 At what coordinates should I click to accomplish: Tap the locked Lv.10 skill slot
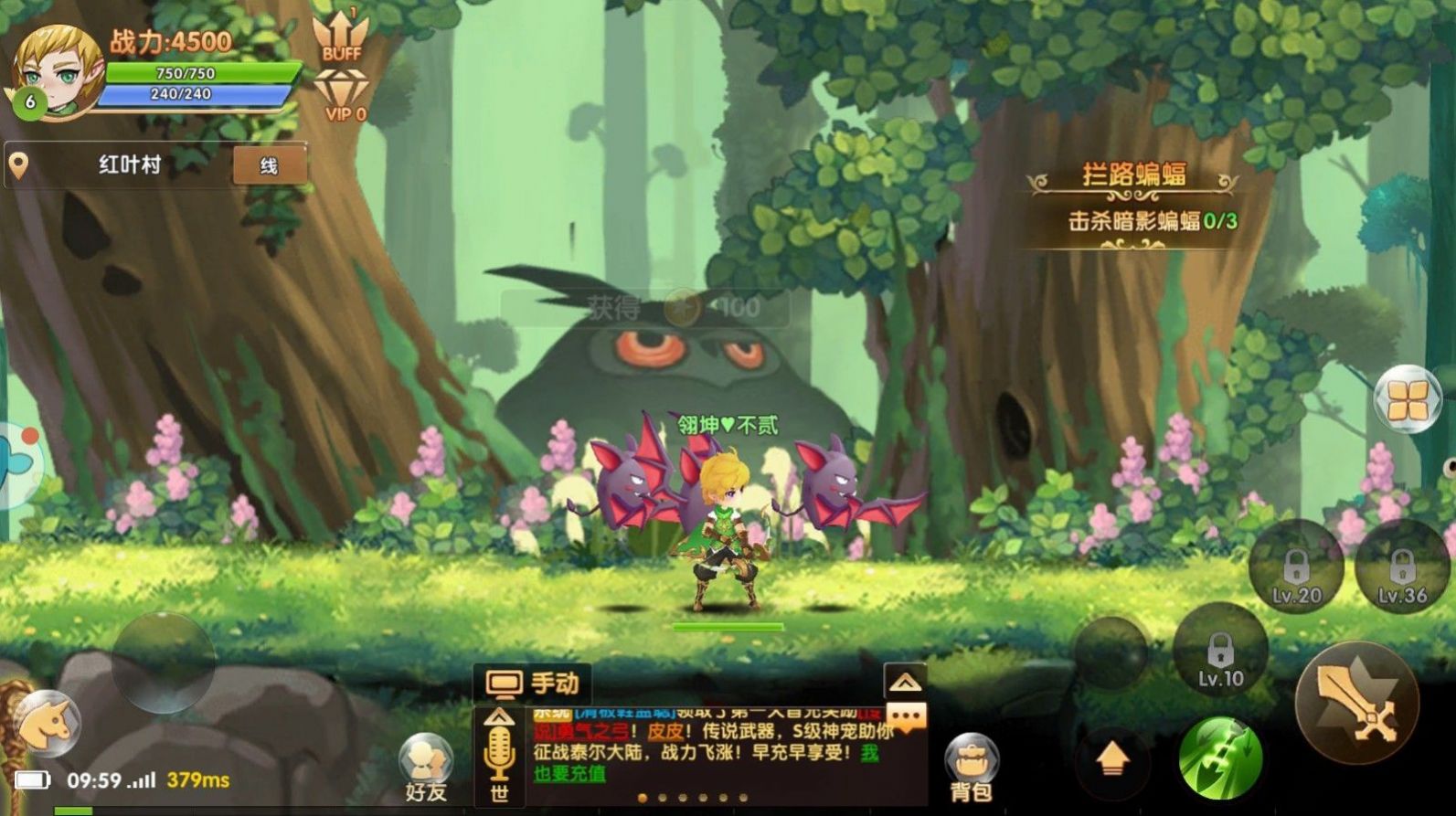pos(1220,652)
